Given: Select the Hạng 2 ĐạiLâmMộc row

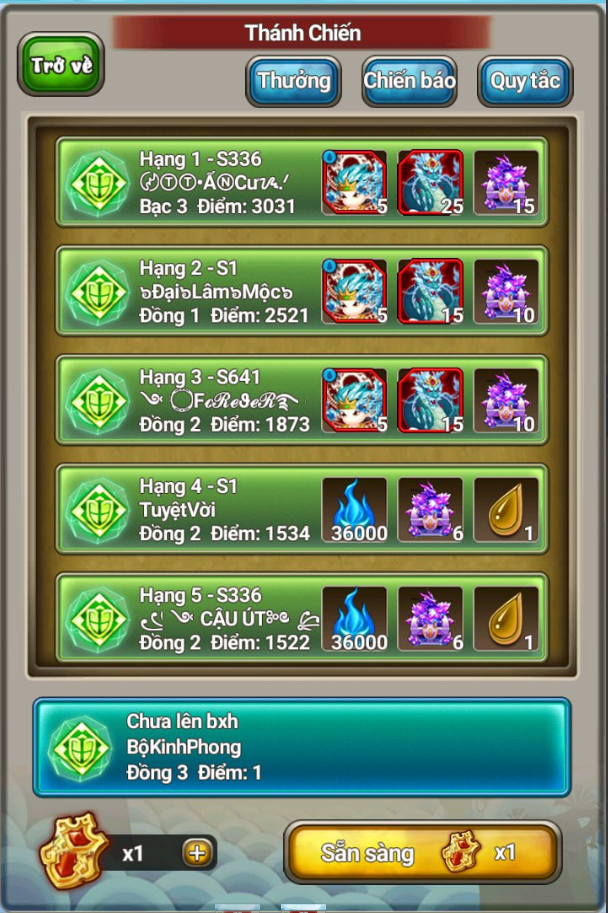Looking at the screenshot, I should pos(220,291).
